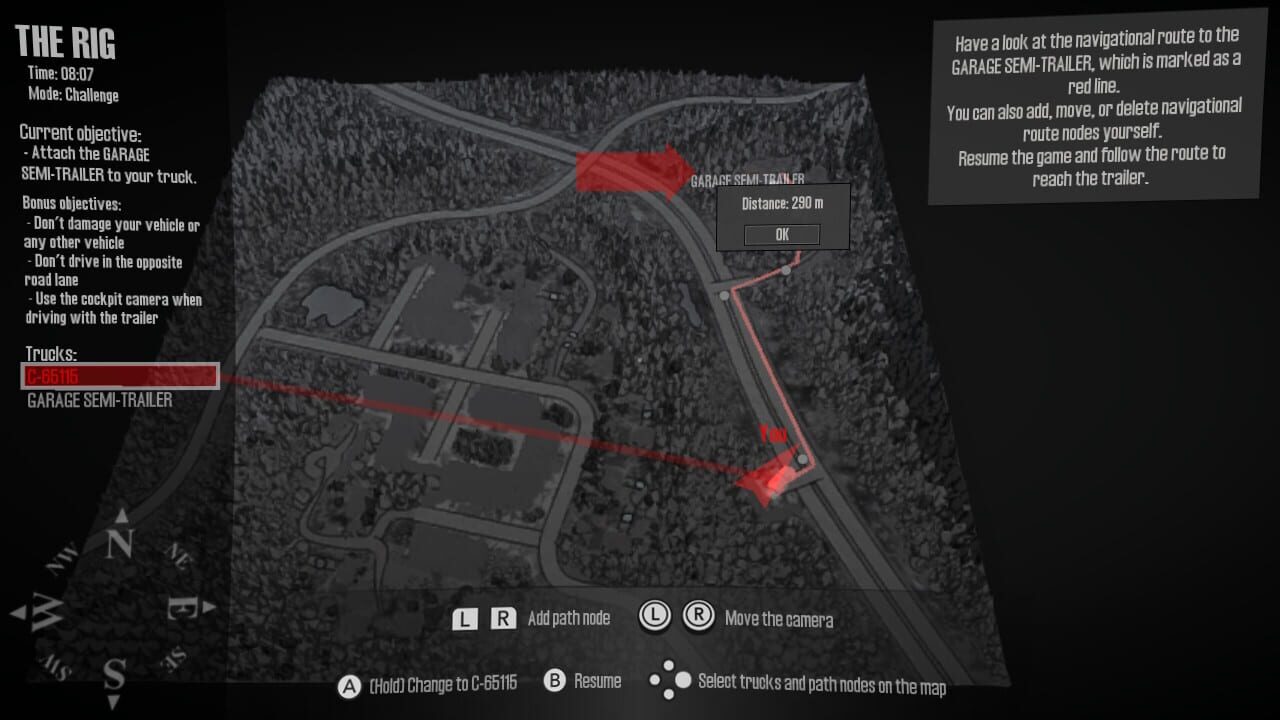Select the topmost path node near the trailer

[x=785, y=269]
